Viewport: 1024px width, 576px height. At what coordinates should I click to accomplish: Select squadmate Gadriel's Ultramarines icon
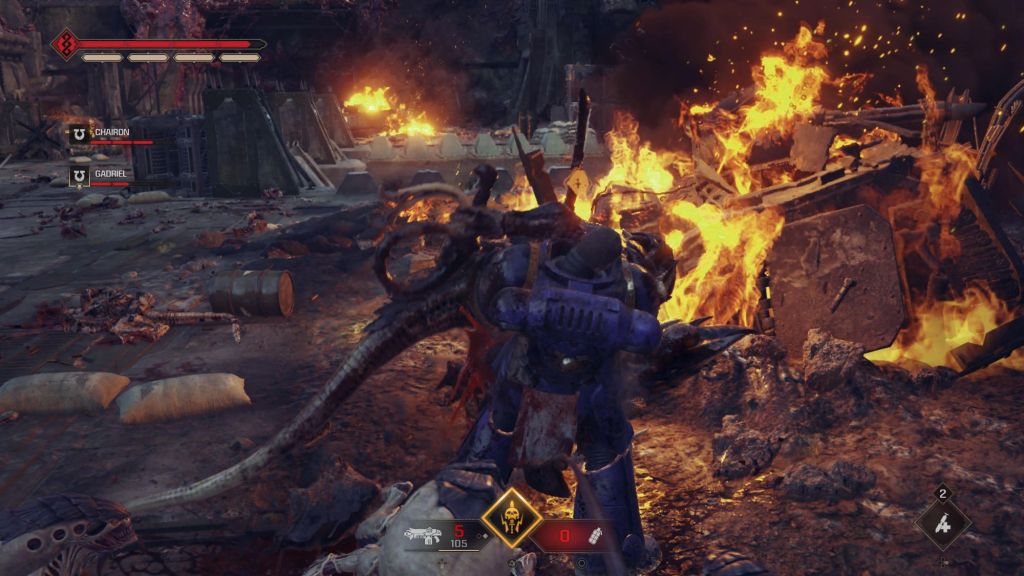(x=77, y=175)
